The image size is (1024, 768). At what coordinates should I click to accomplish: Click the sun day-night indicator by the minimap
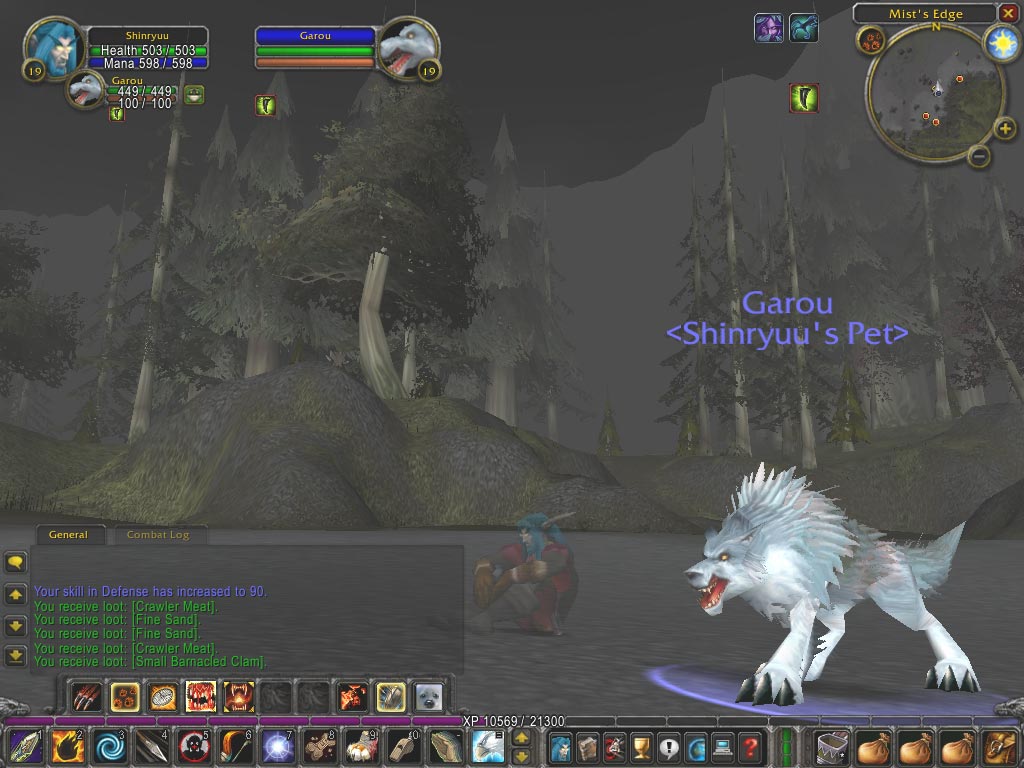click(x=1000, y=43)
